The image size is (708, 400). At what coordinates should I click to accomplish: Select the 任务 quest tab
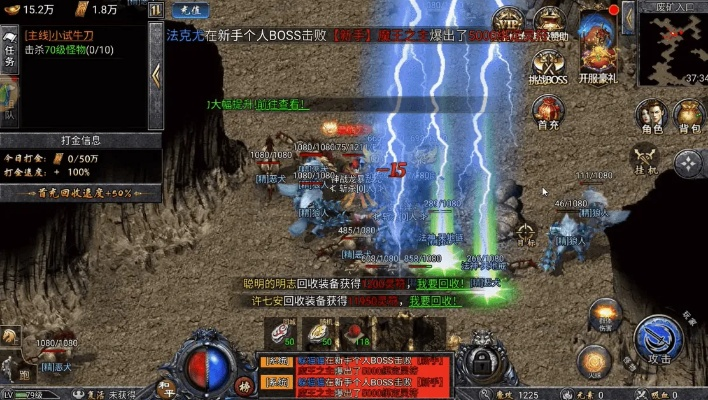tap(9, 50)
